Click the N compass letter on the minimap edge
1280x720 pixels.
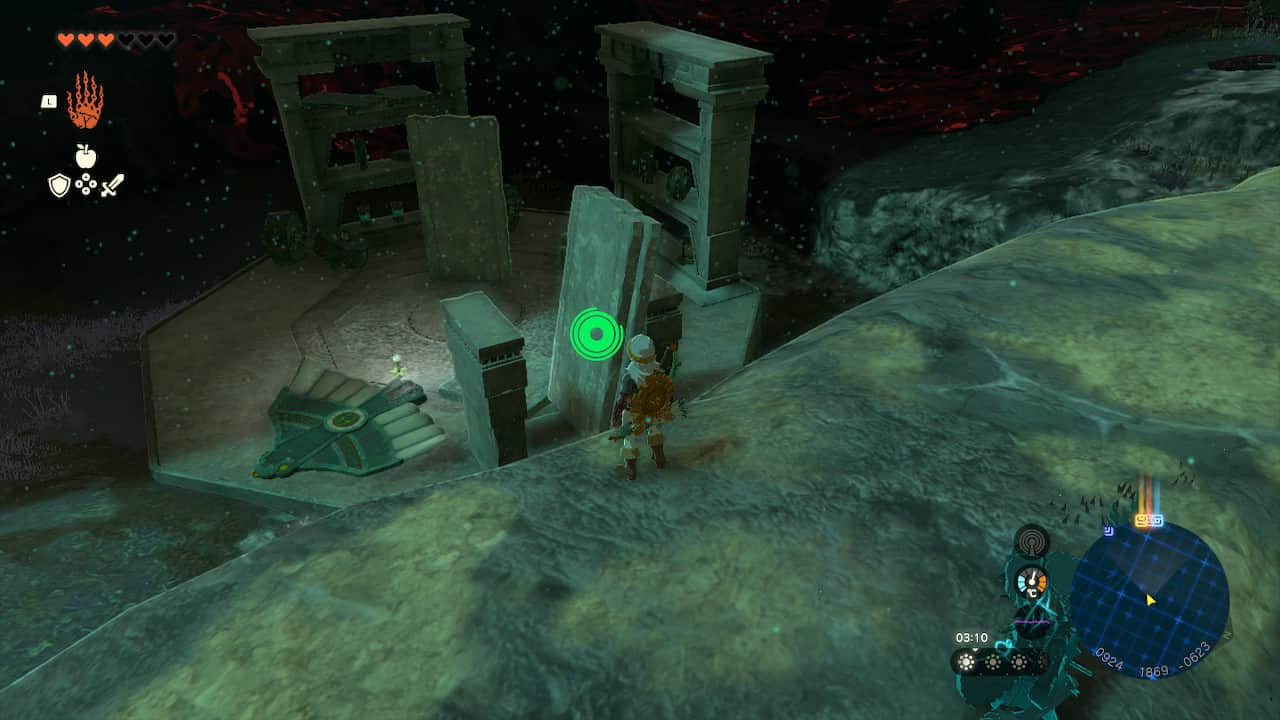[x=1228, y=637]
